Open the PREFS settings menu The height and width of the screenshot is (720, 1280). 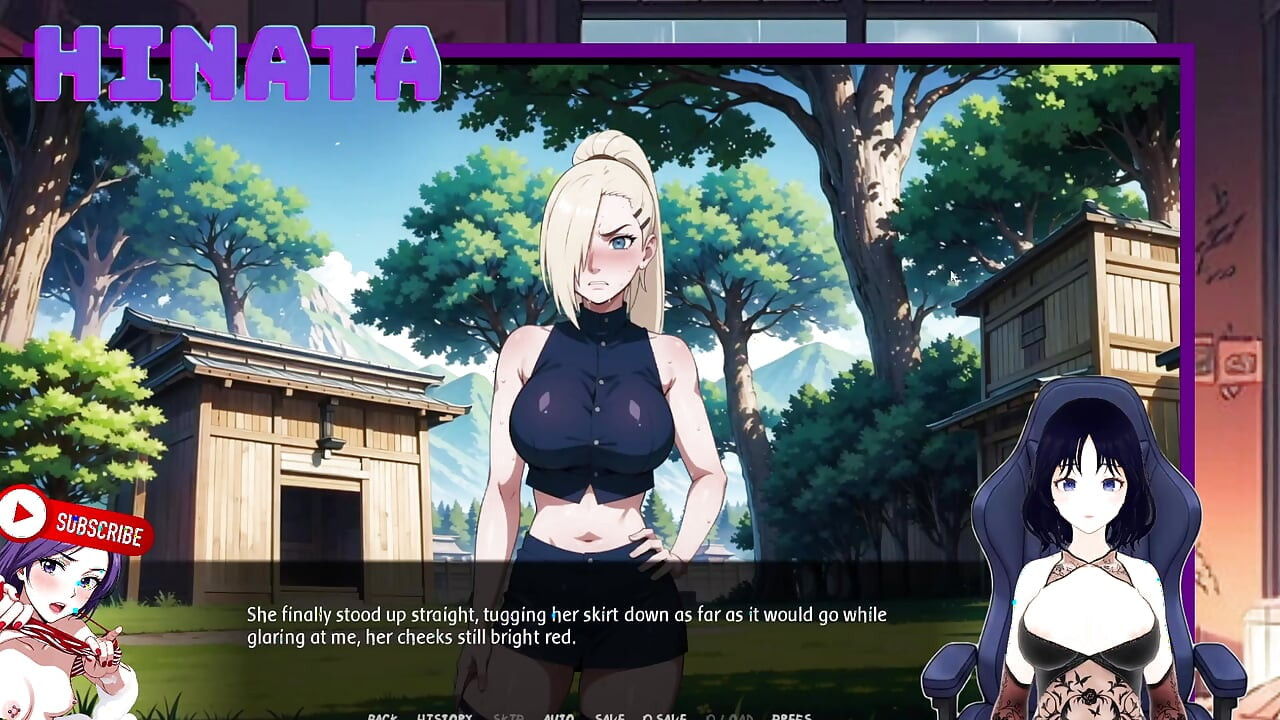pos(790,716)
